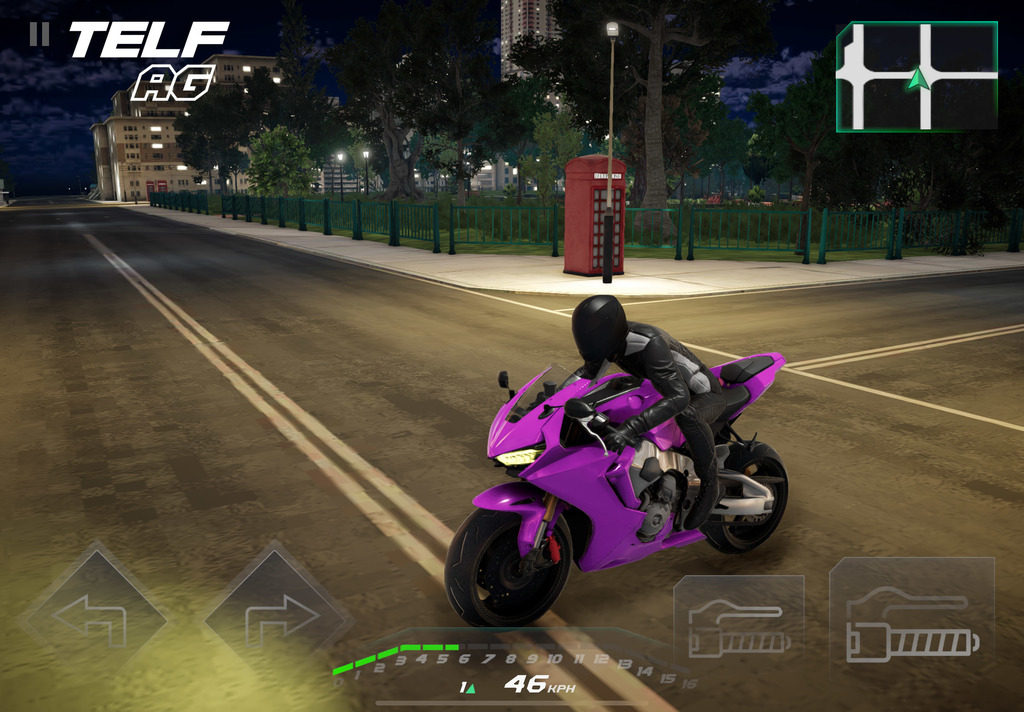
Task: Pause the game with the pause icon
Action: pos(39,34)
